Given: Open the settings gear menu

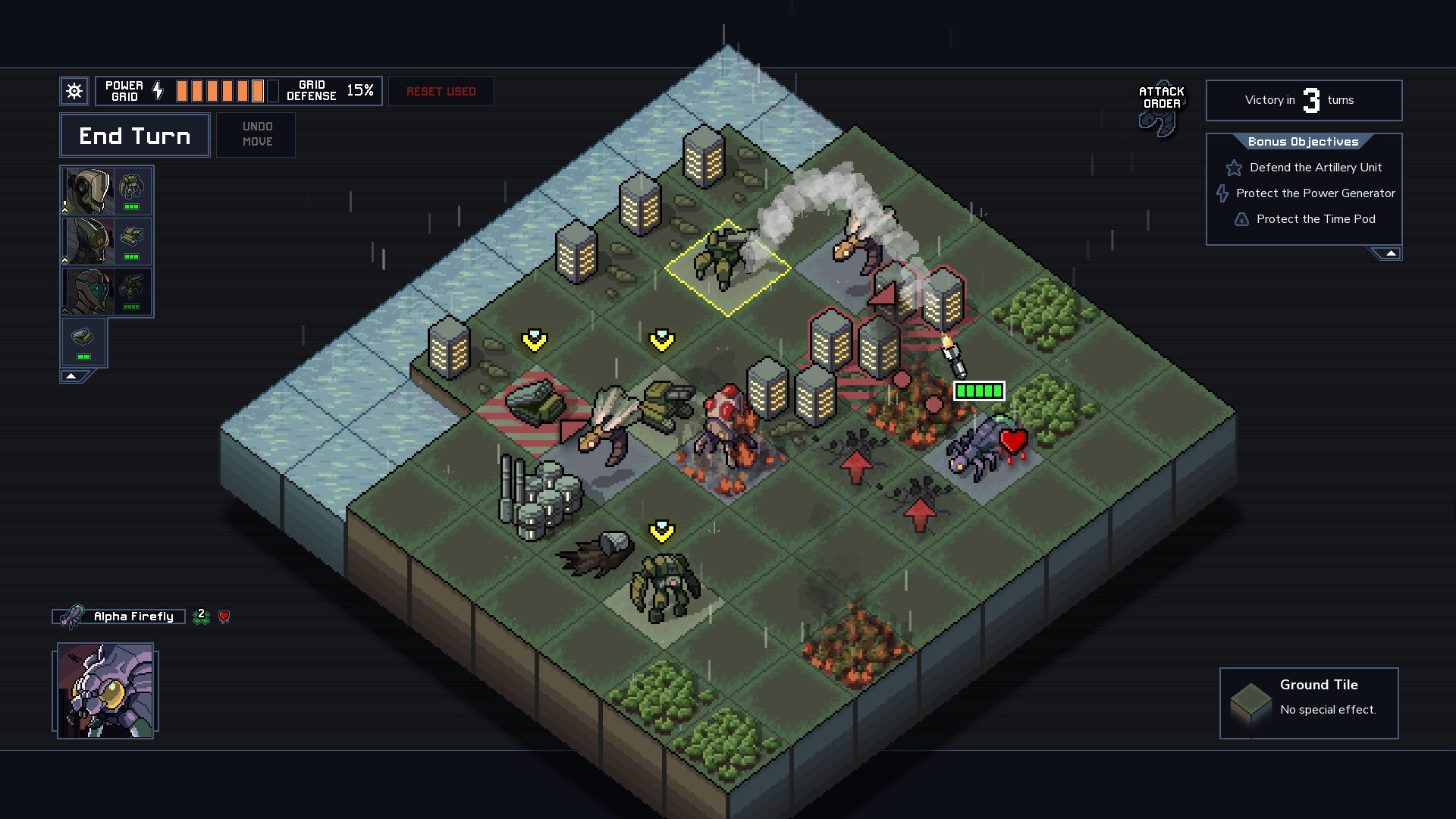Looking at the screenshot, I should point(74,90).
